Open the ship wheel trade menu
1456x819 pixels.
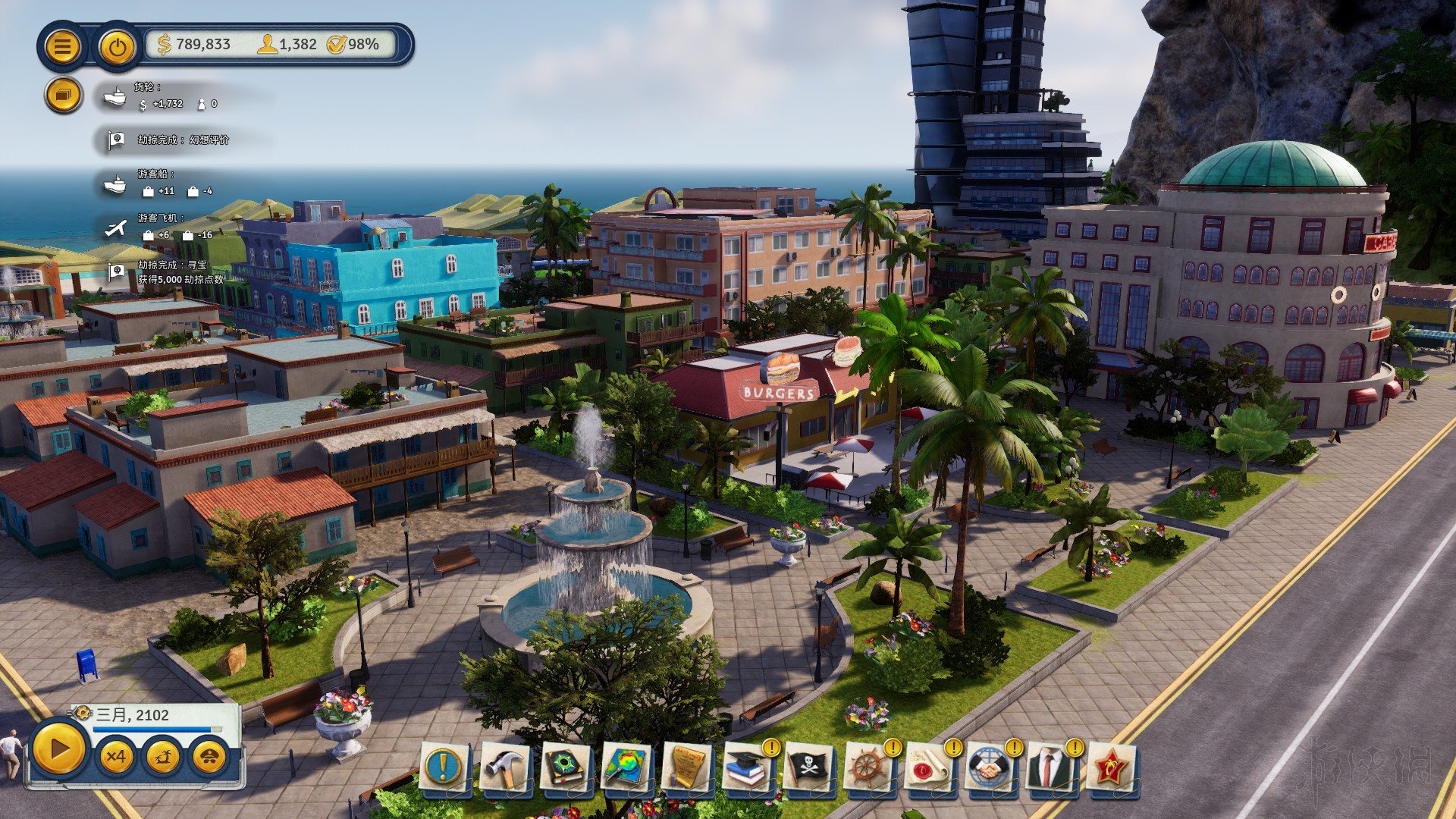[868, 767]
